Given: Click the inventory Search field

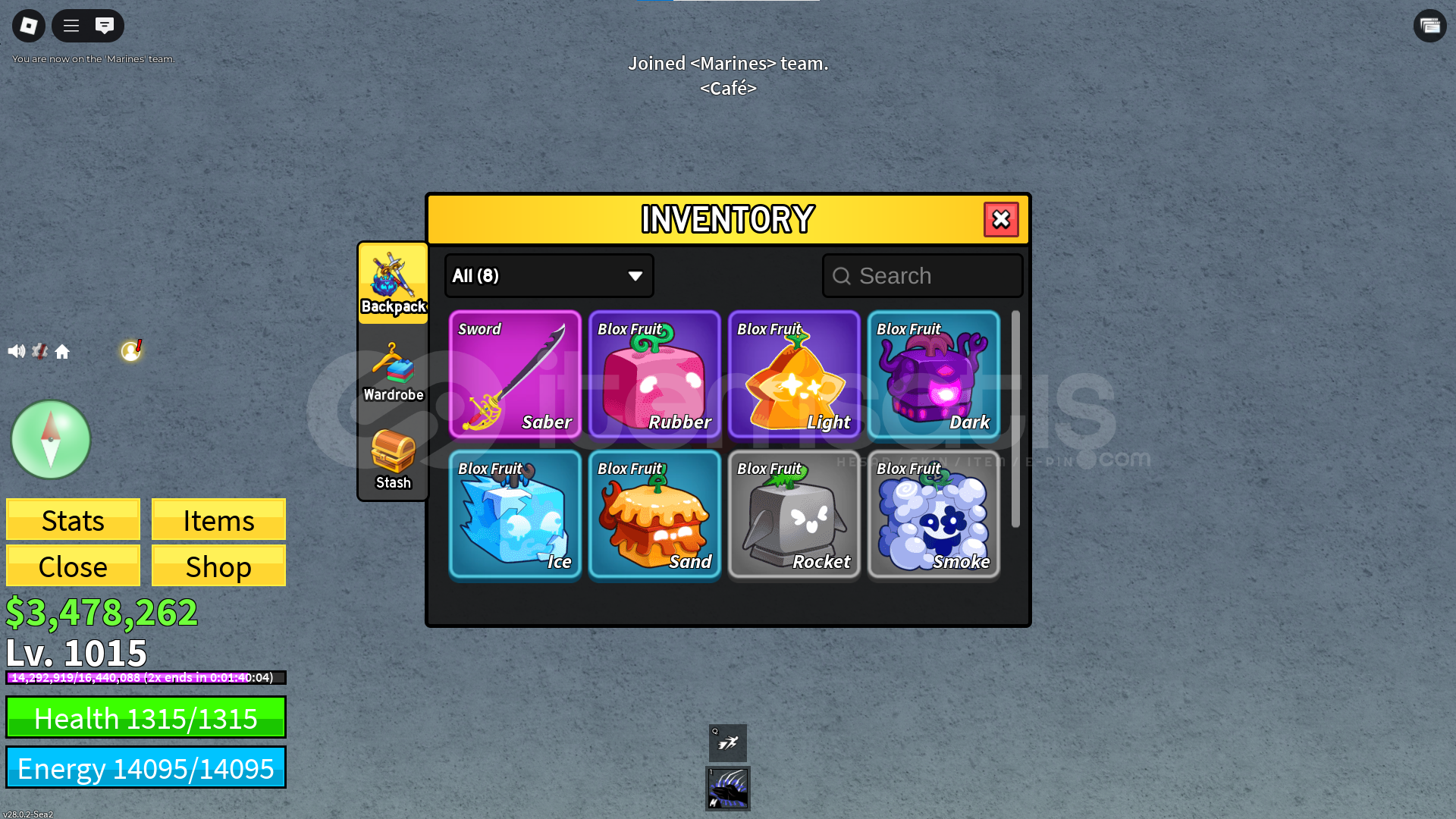Looking at the screenshot, I should click(922, 275).
